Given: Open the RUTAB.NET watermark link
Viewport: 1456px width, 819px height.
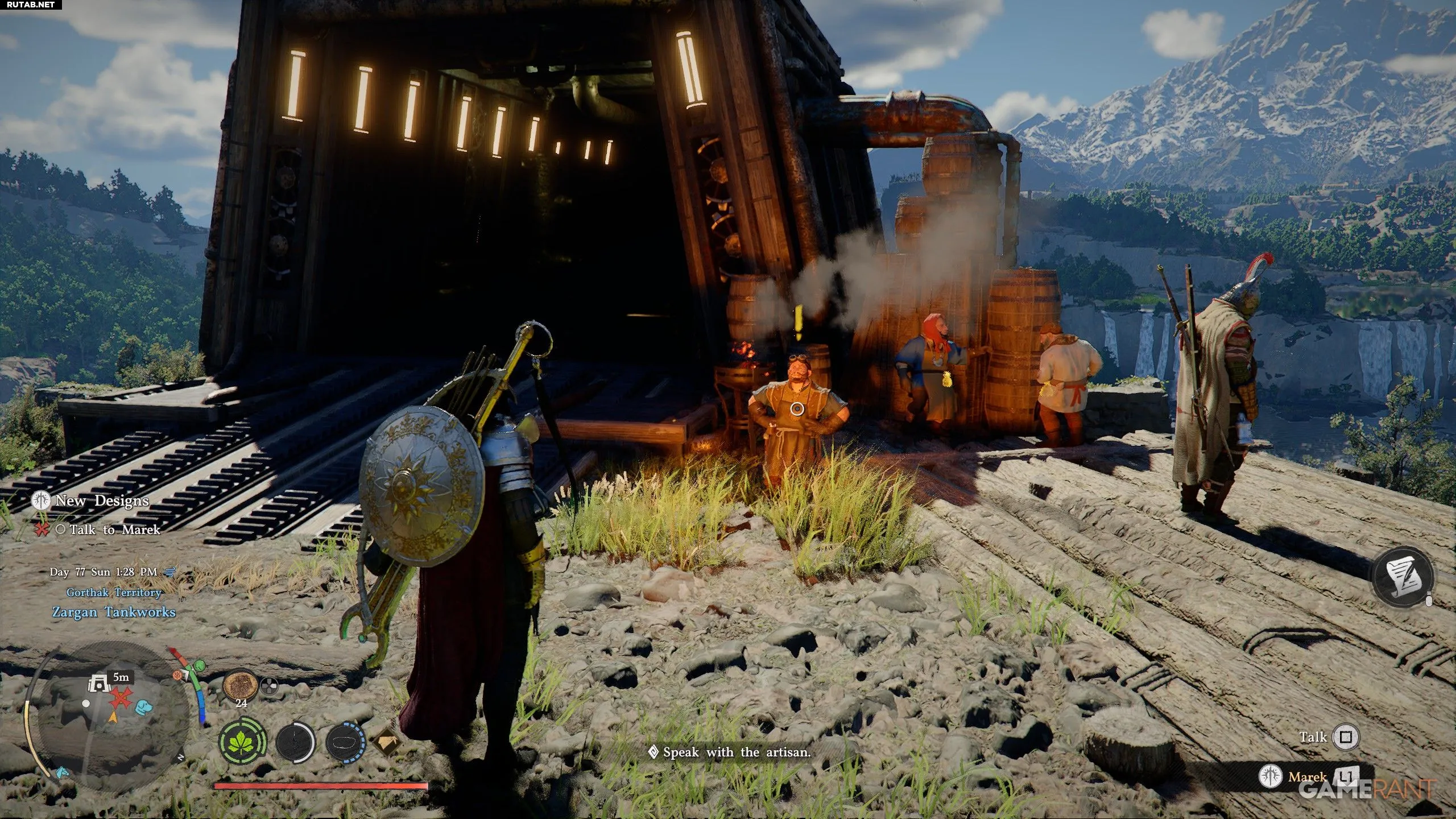Looking at the screenshot, I should [28, 5].
